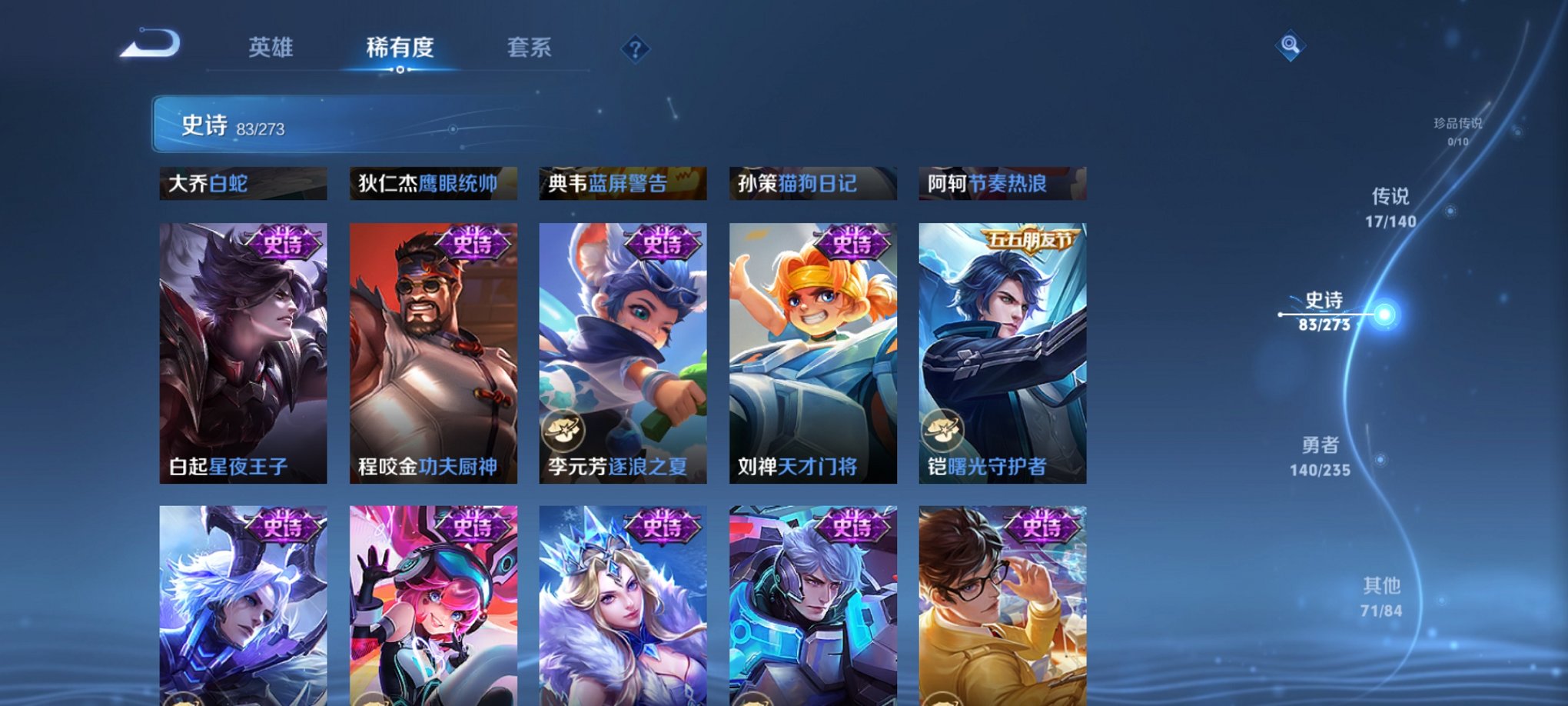This screenshot has height=706, width=1568.
Task: Switch to the 英雄 tab
Action: [271, 48]
